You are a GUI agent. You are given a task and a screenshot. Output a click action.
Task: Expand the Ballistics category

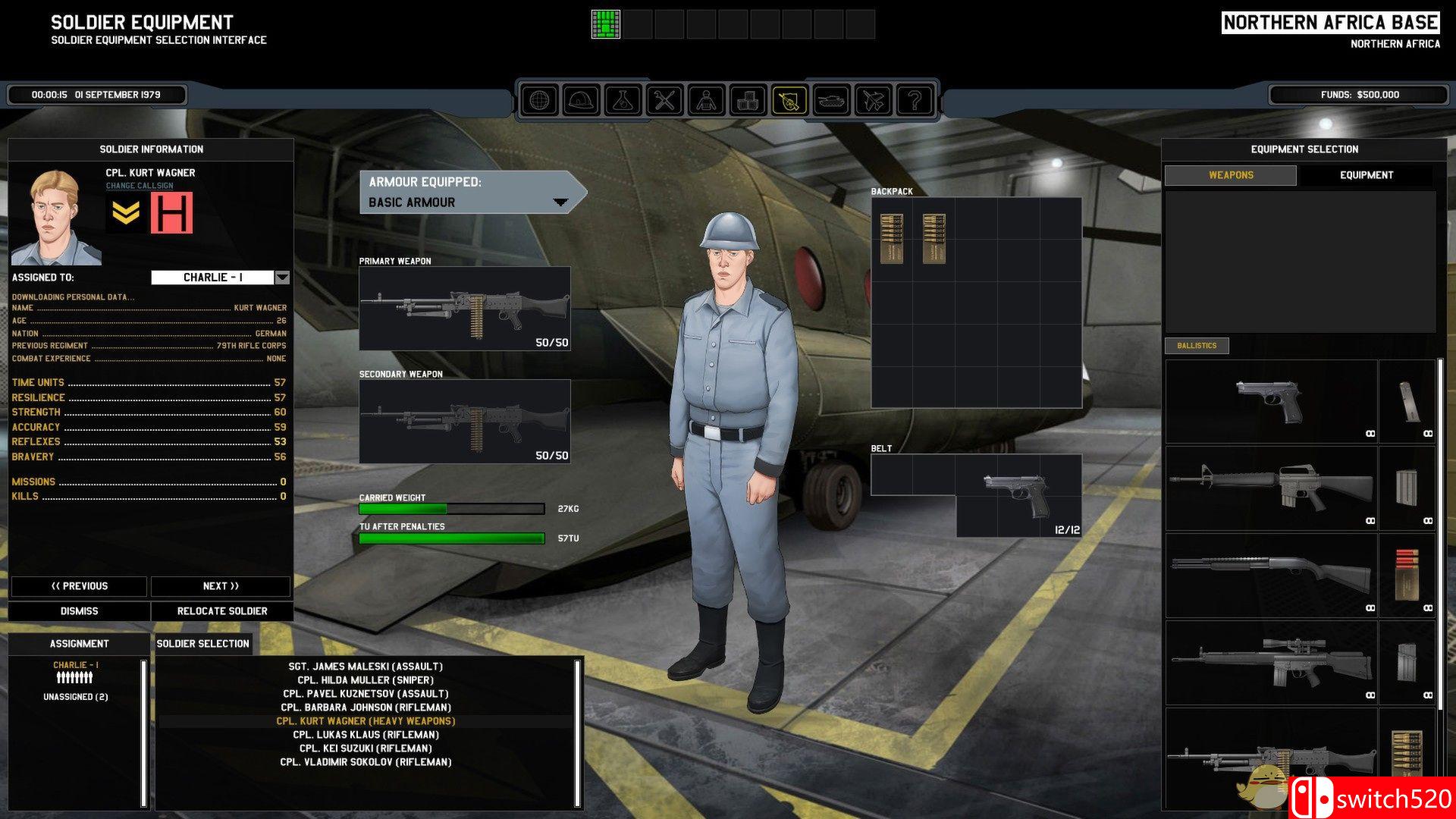(1197, 346)
